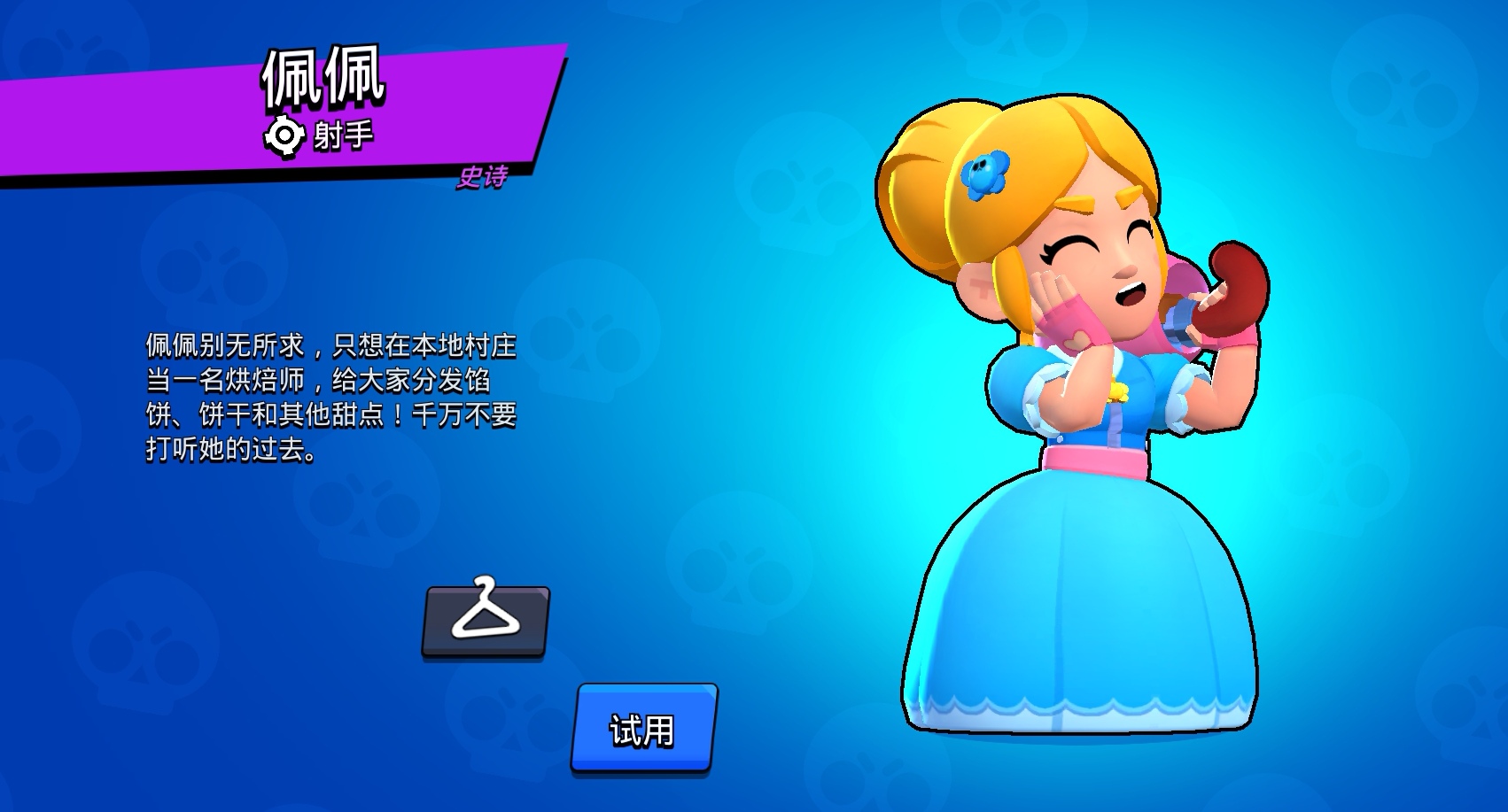Click the crosshair emblem beside 射手 text
Viewport: 1508px width, 812px height.
285,135
